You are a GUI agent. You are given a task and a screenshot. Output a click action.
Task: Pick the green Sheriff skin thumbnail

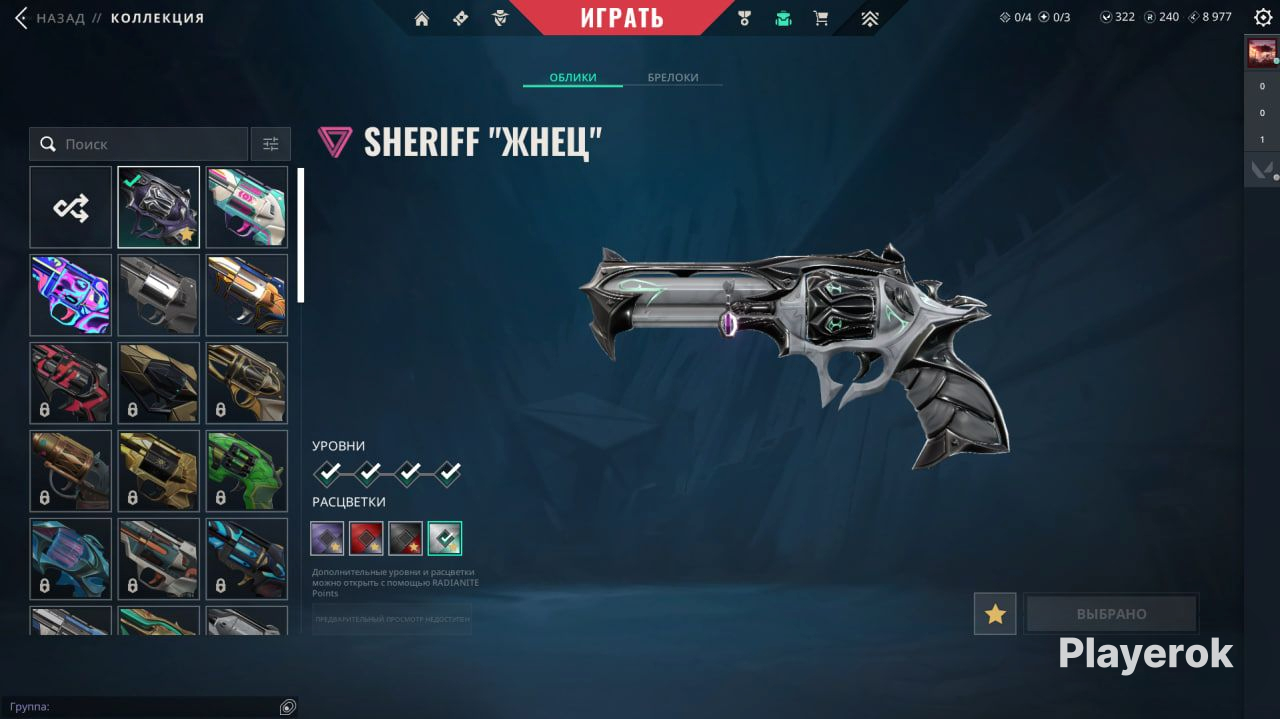247,471
